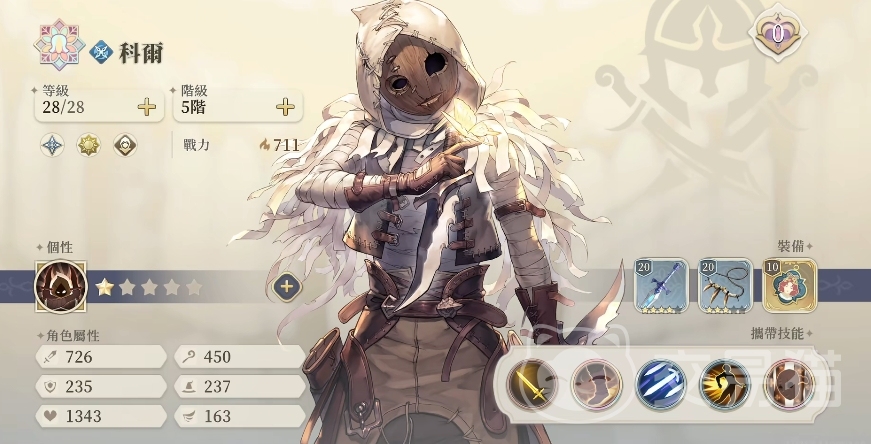Choose the golden sword skill icon

pyautogui.click(x=532, y=384)
